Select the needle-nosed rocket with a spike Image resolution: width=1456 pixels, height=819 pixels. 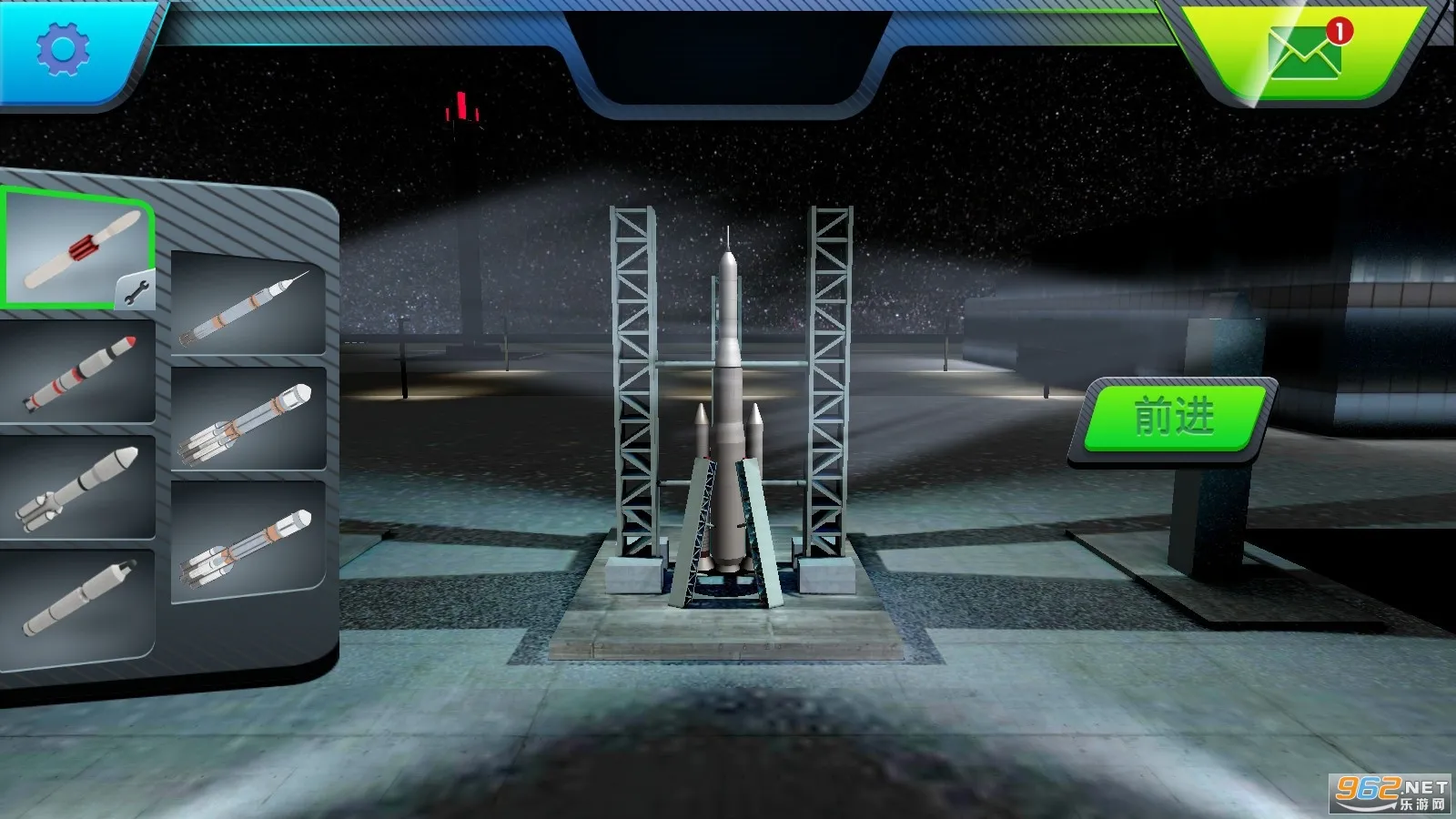point(247,305)
